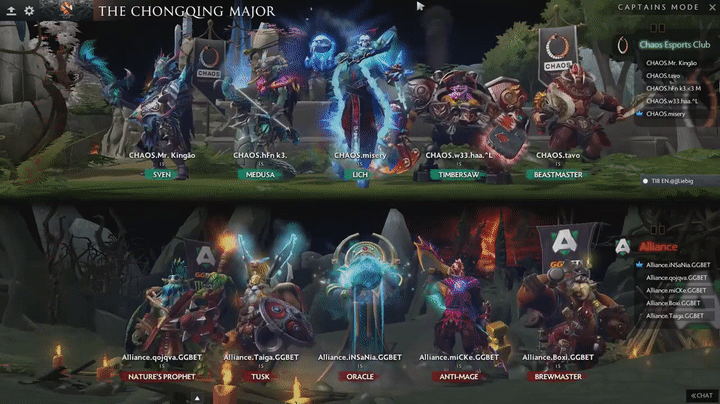Expand the bottom panel with the up arrow
Image resolution: width=720 pixels, height=404 pixels.
(x=198, y=398)
